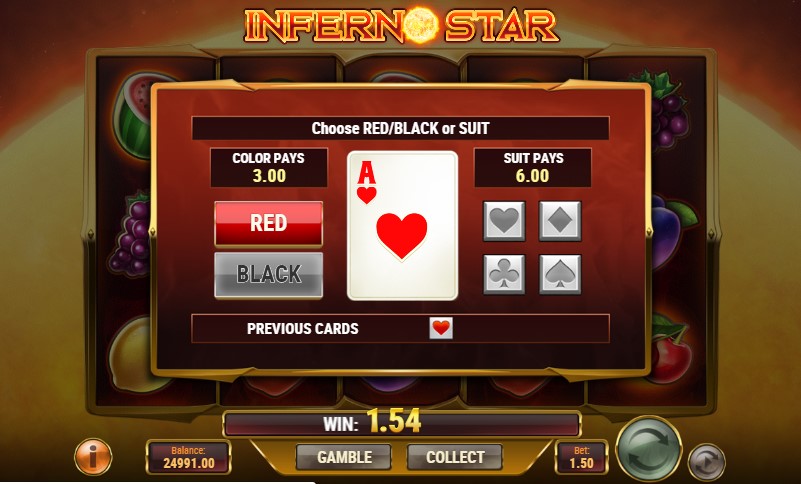This screenshot has height=484, width=801.
Task: Click the GAMBLE button
Action: 344,457
